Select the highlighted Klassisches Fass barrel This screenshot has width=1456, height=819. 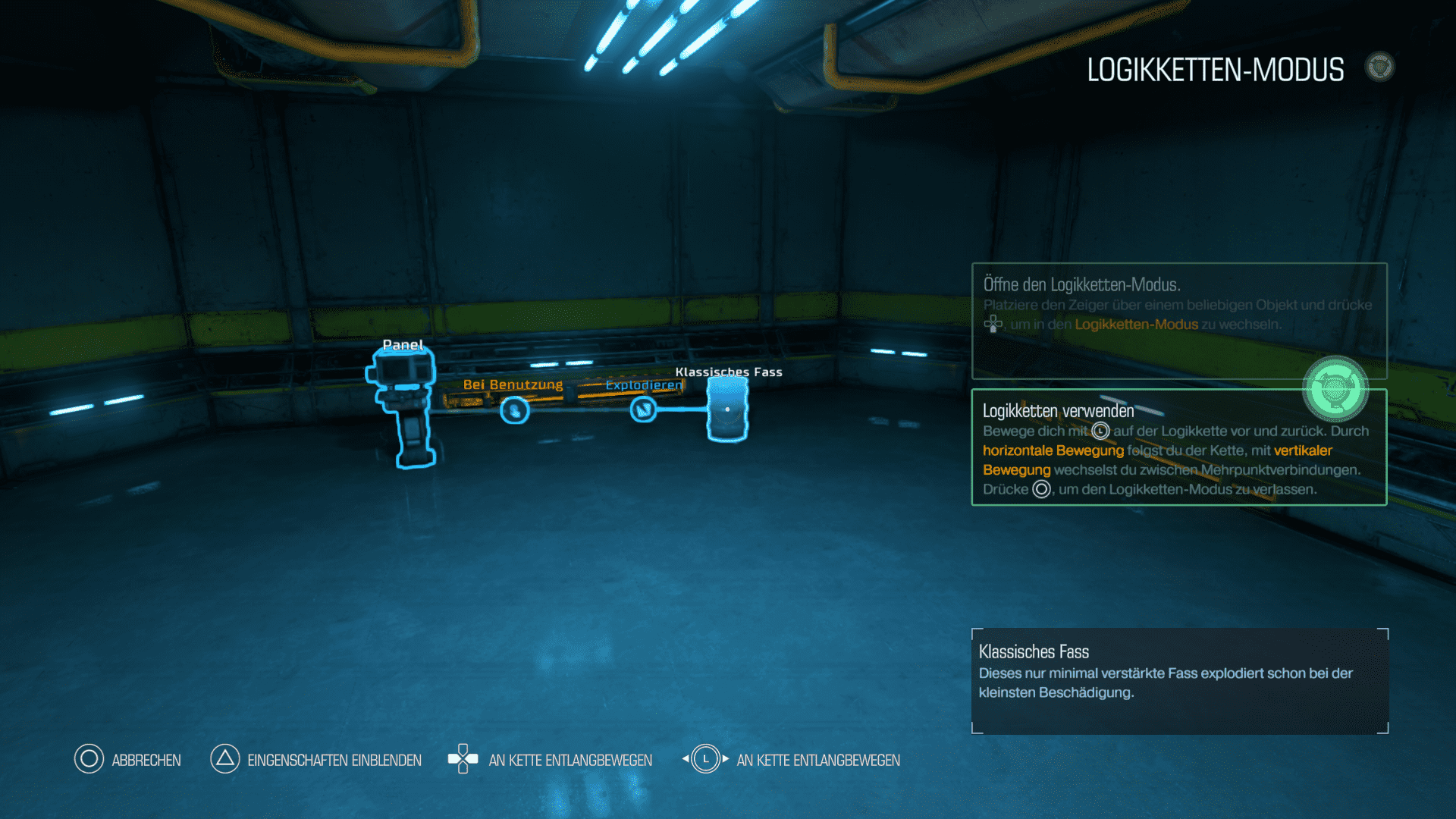click(x=727, y=409)
